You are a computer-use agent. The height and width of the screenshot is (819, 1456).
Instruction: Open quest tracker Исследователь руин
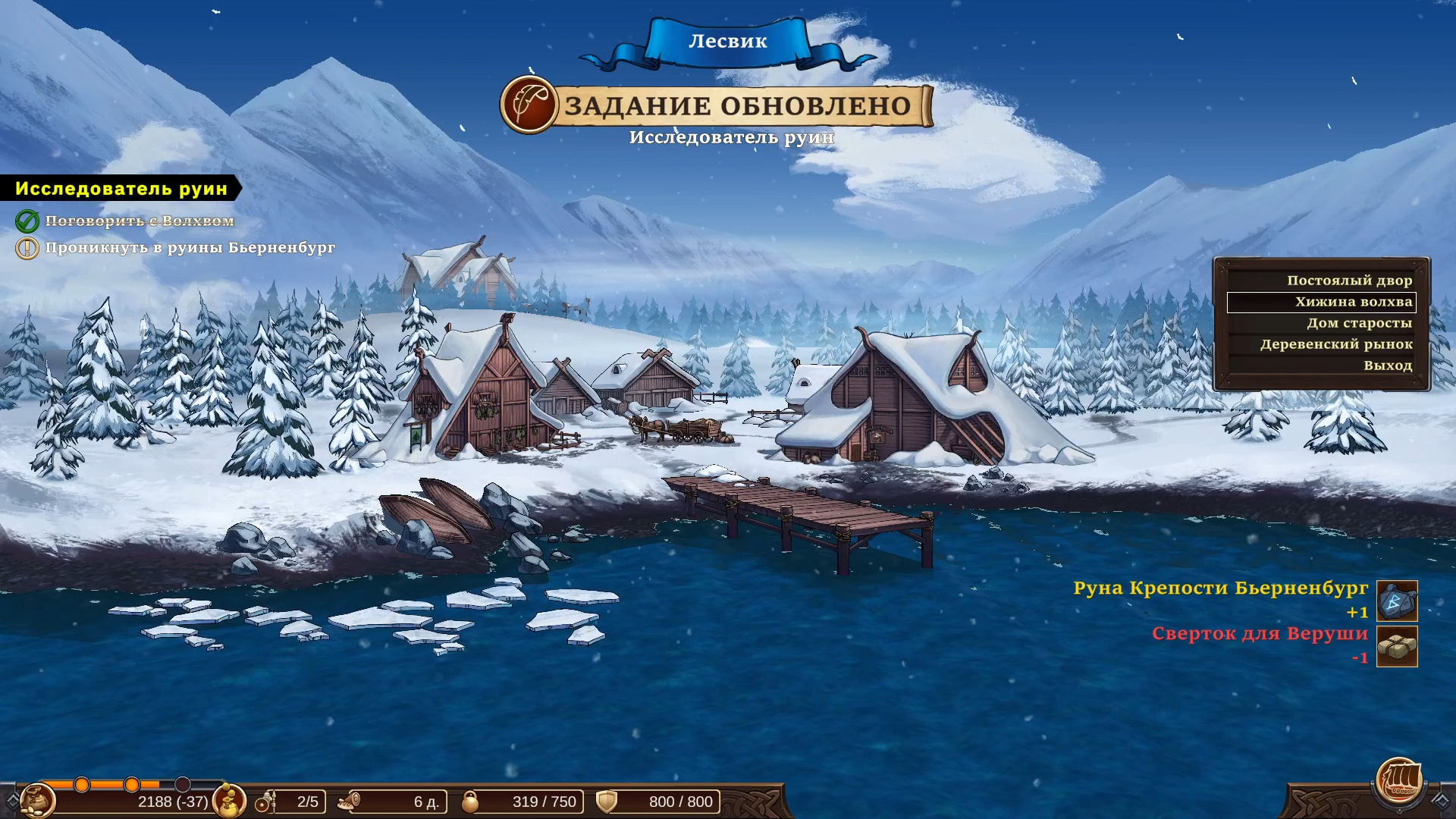(121, 189)
